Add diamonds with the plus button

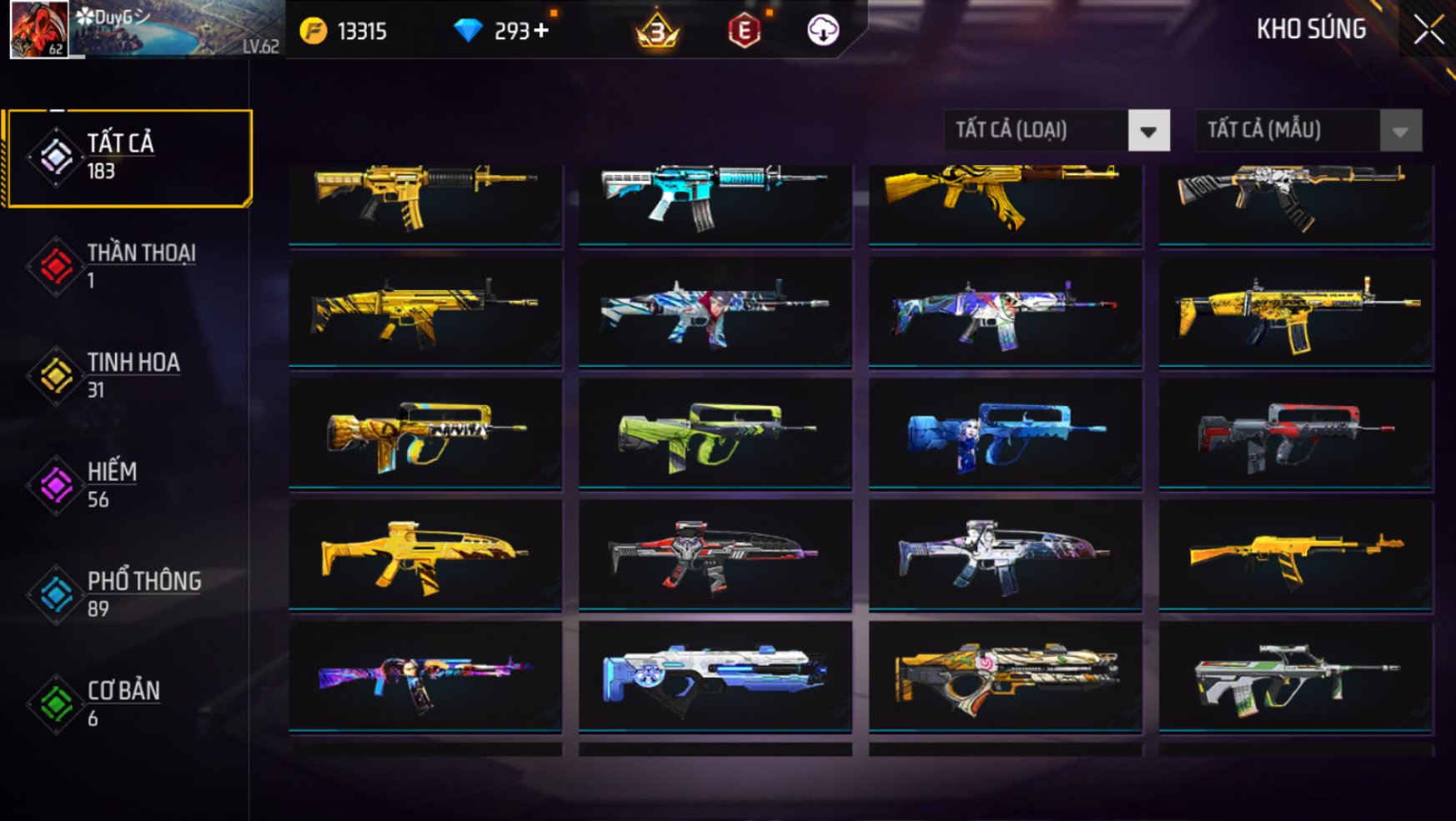pos(542,31)
